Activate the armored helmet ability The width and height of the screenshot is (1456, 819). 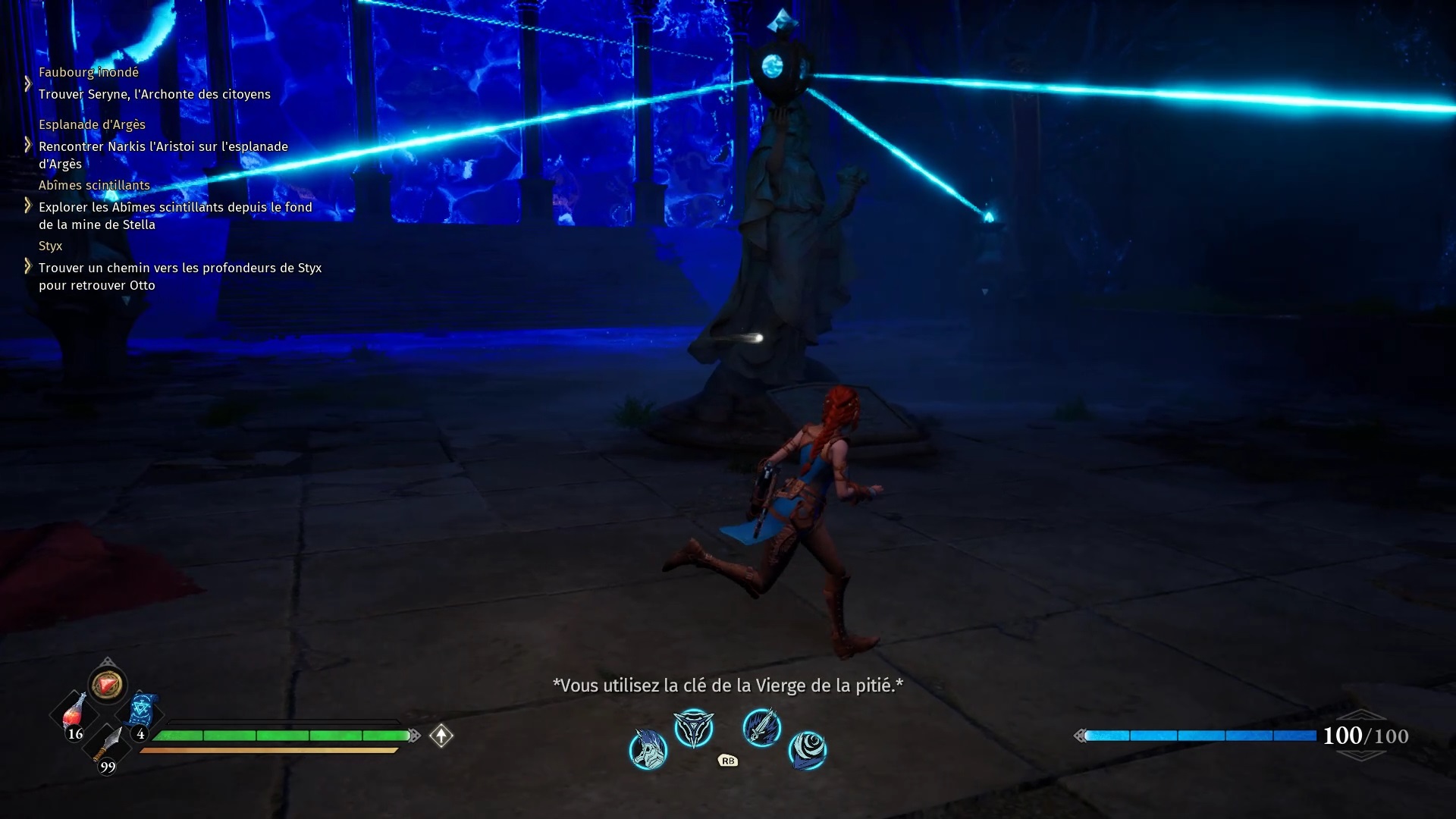tap(648, 749)
